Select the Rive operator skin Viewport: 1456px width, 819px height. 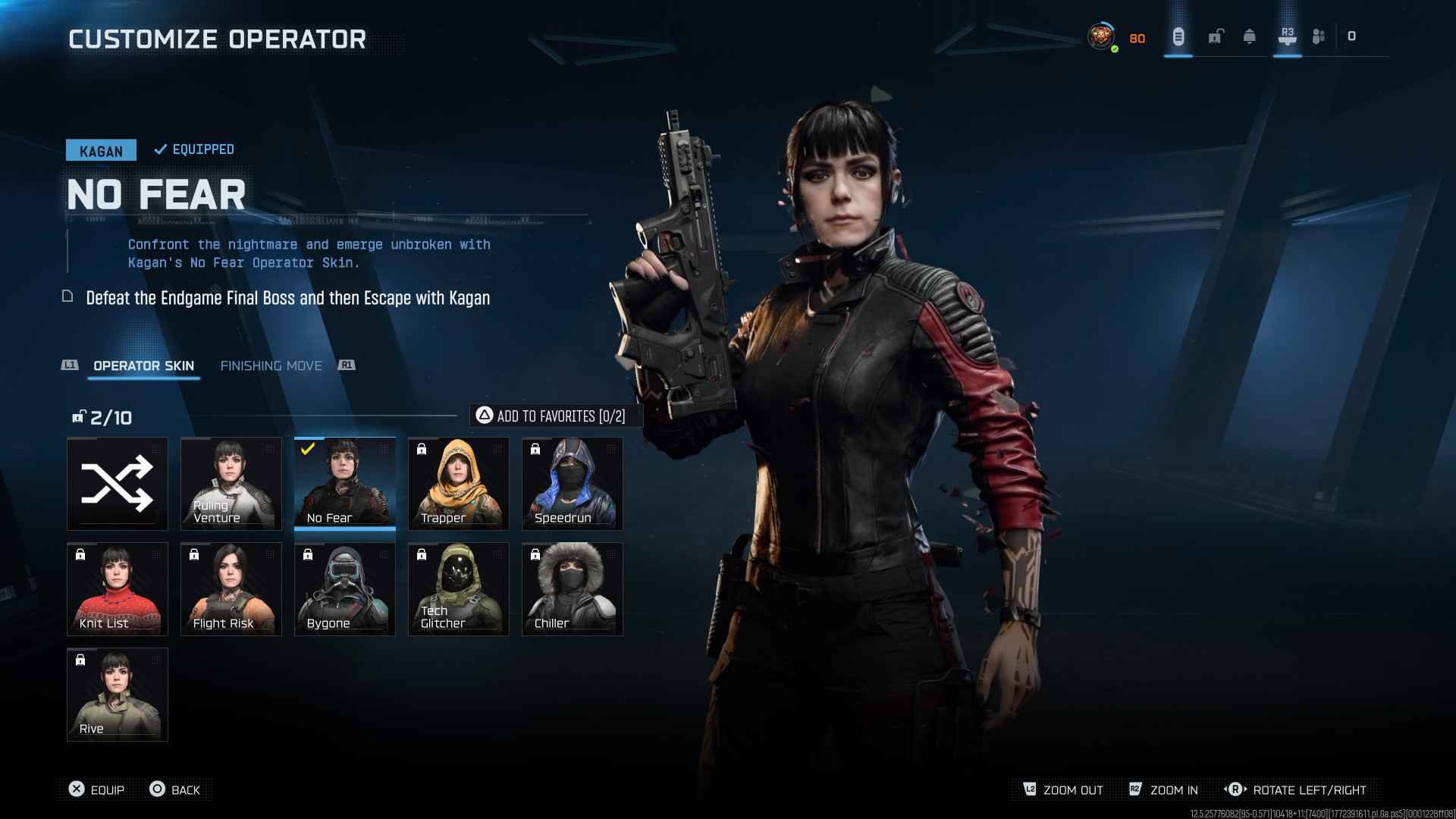pos(118,695)
